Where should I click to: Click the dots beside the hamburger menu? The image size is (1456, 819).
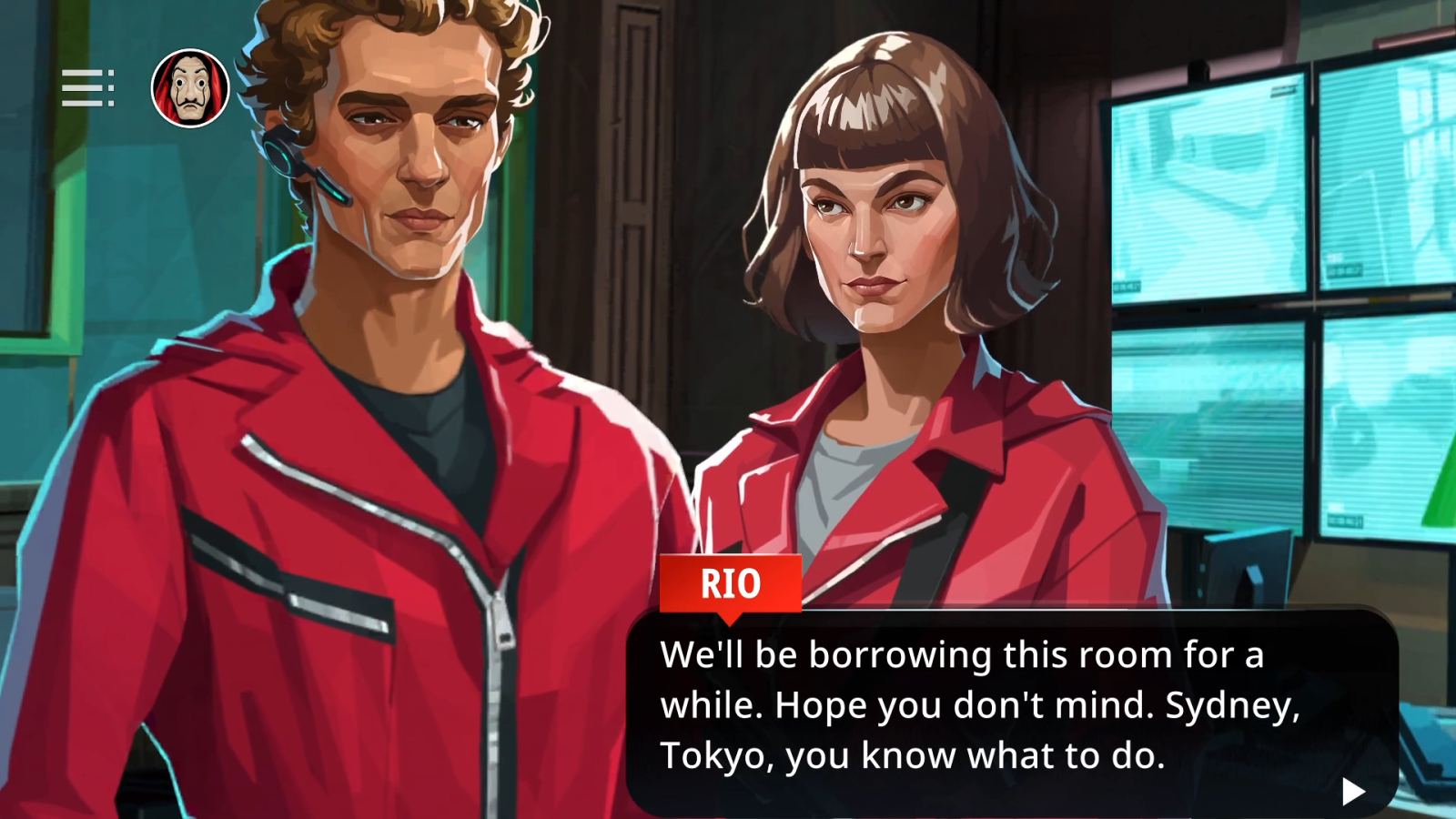(x=111, y=87)
